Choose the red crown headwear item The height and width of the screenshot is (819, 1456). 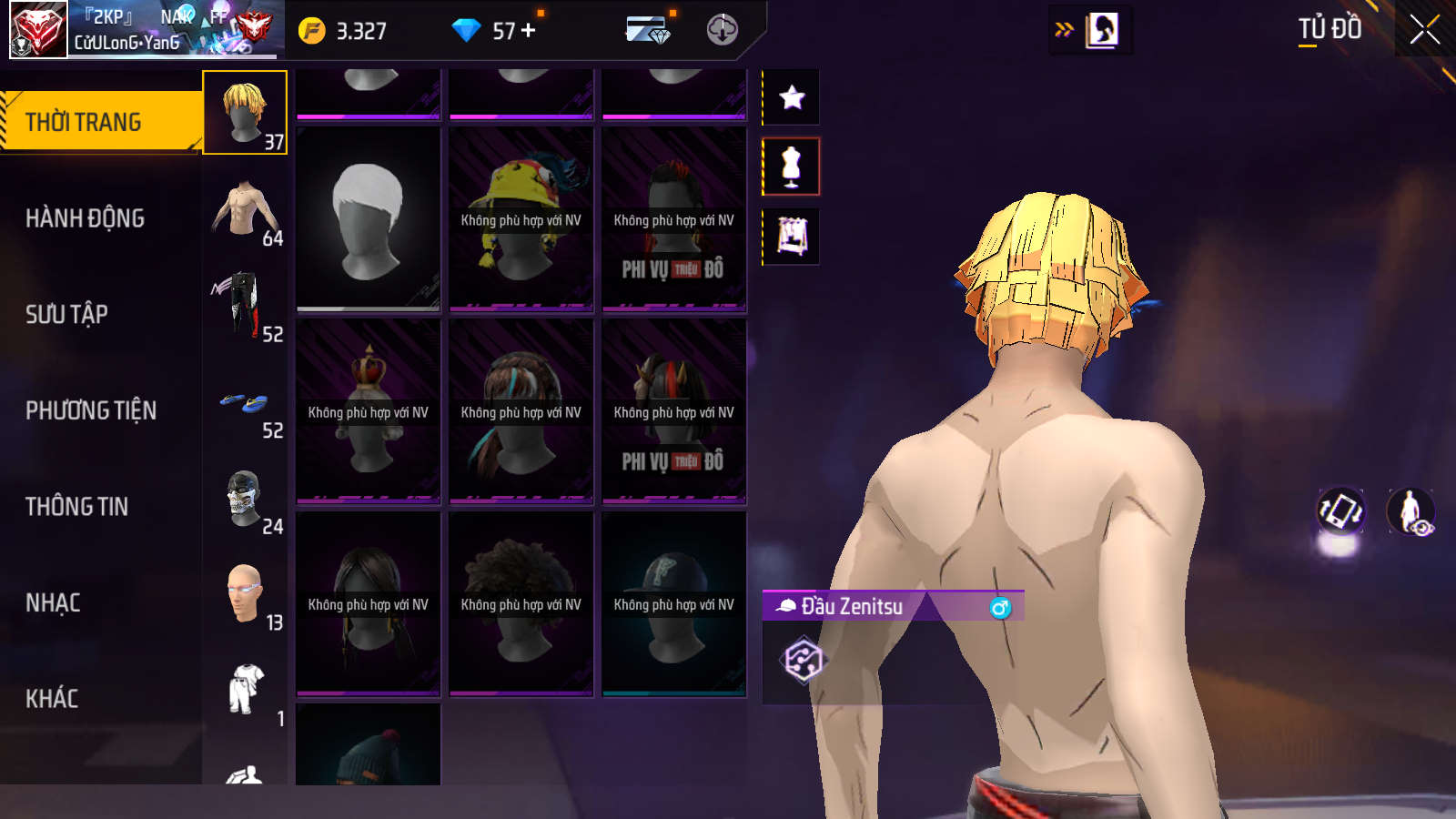pos(369,411)
